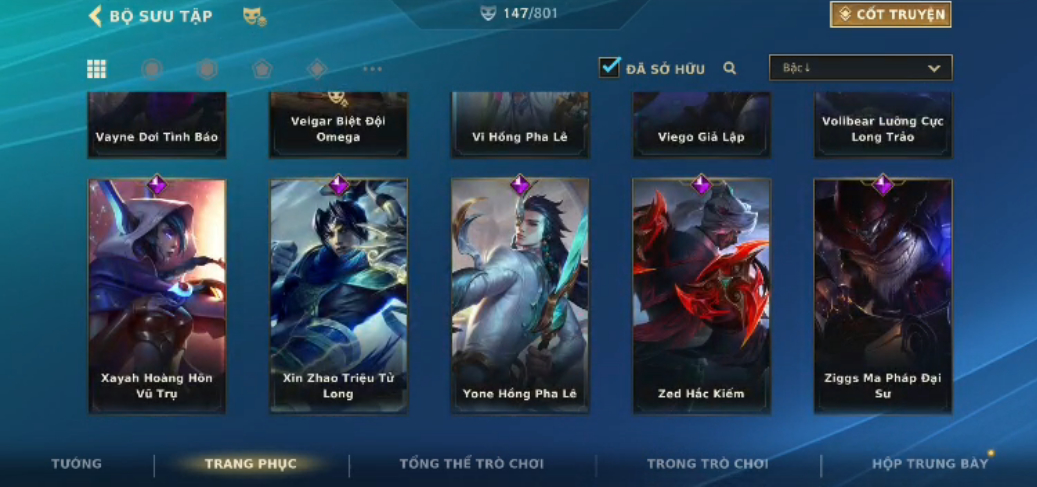Open the three-dots more filters option
Viewport: 1037px width, 487px height.
coord(372,69)
